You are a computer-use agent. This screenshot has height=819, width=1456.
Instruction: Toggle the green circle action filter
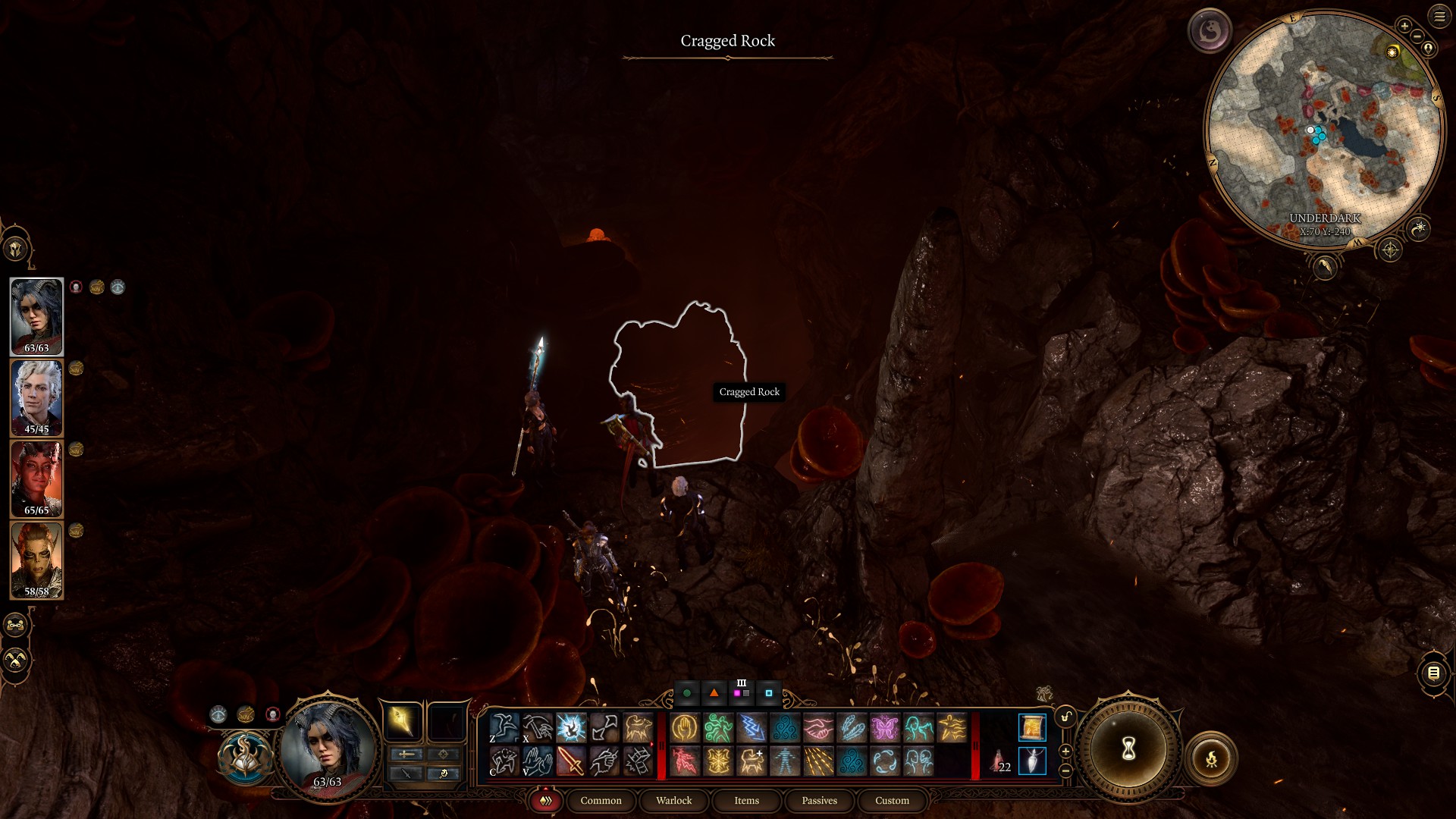click(687, 692)
